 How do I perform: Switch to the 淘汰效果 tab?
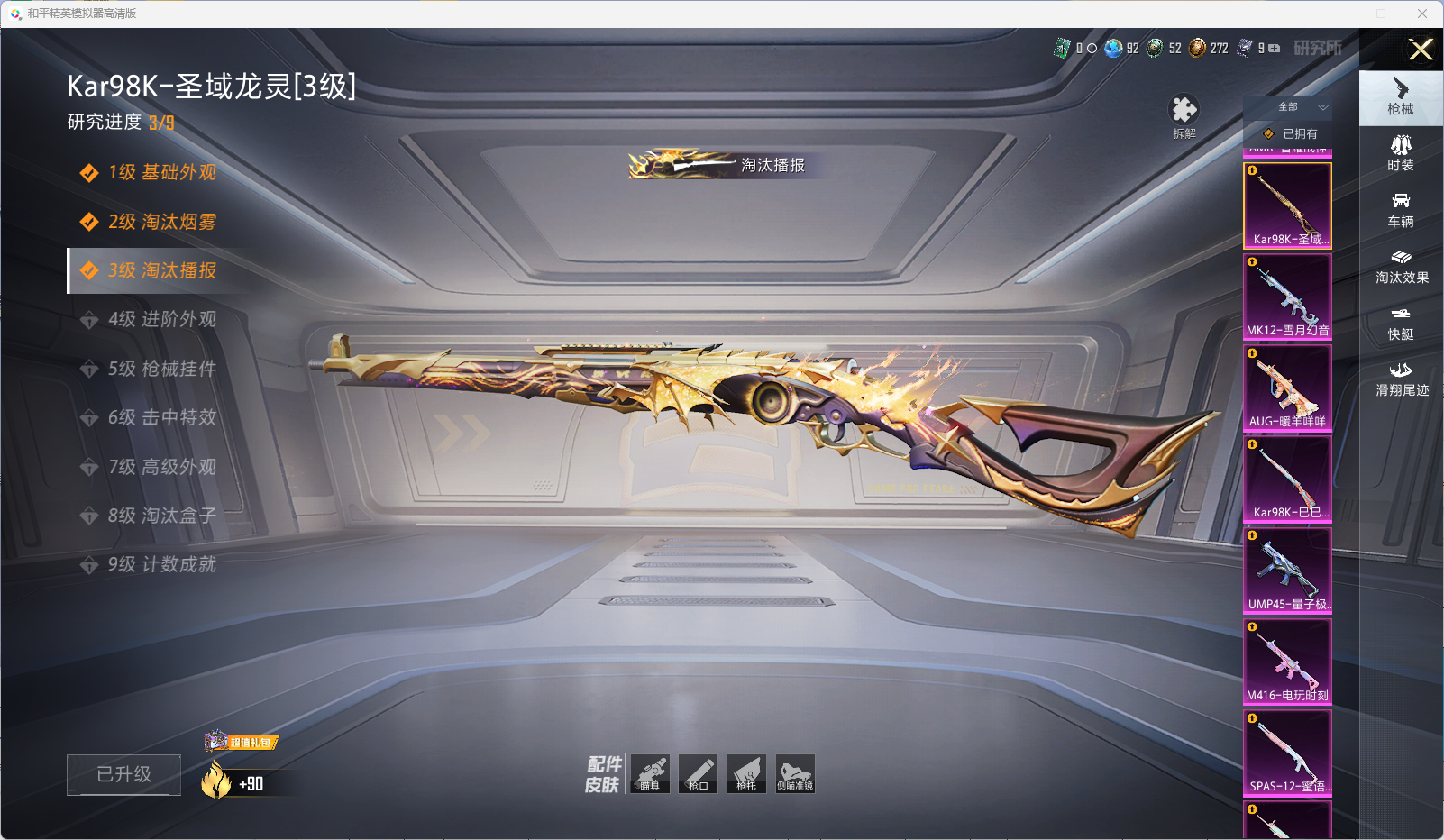point(1401,266)
